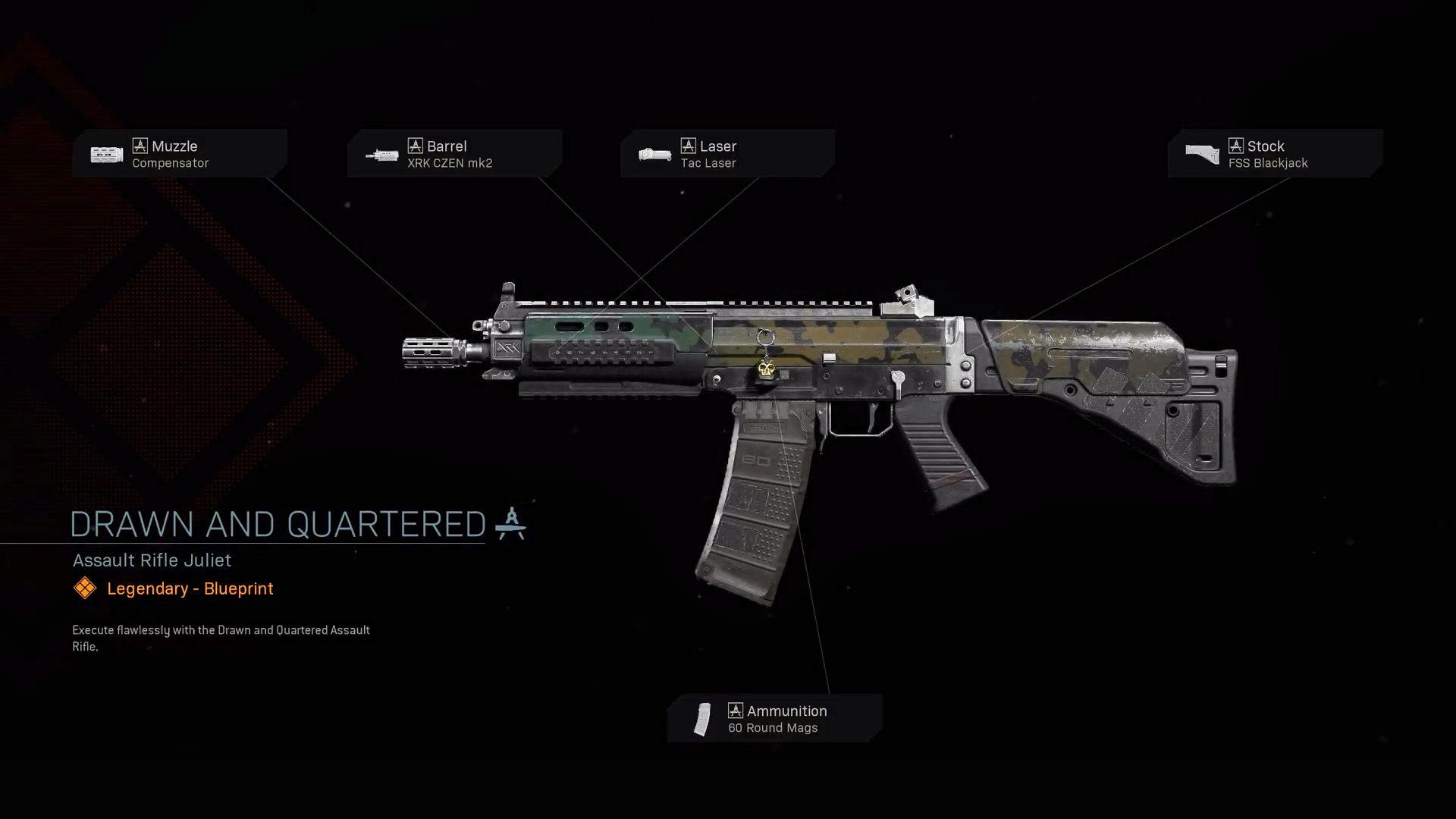Click the attachment badge on the Stock slot
1456x819 pixels.
click(x=1237, y=146)
